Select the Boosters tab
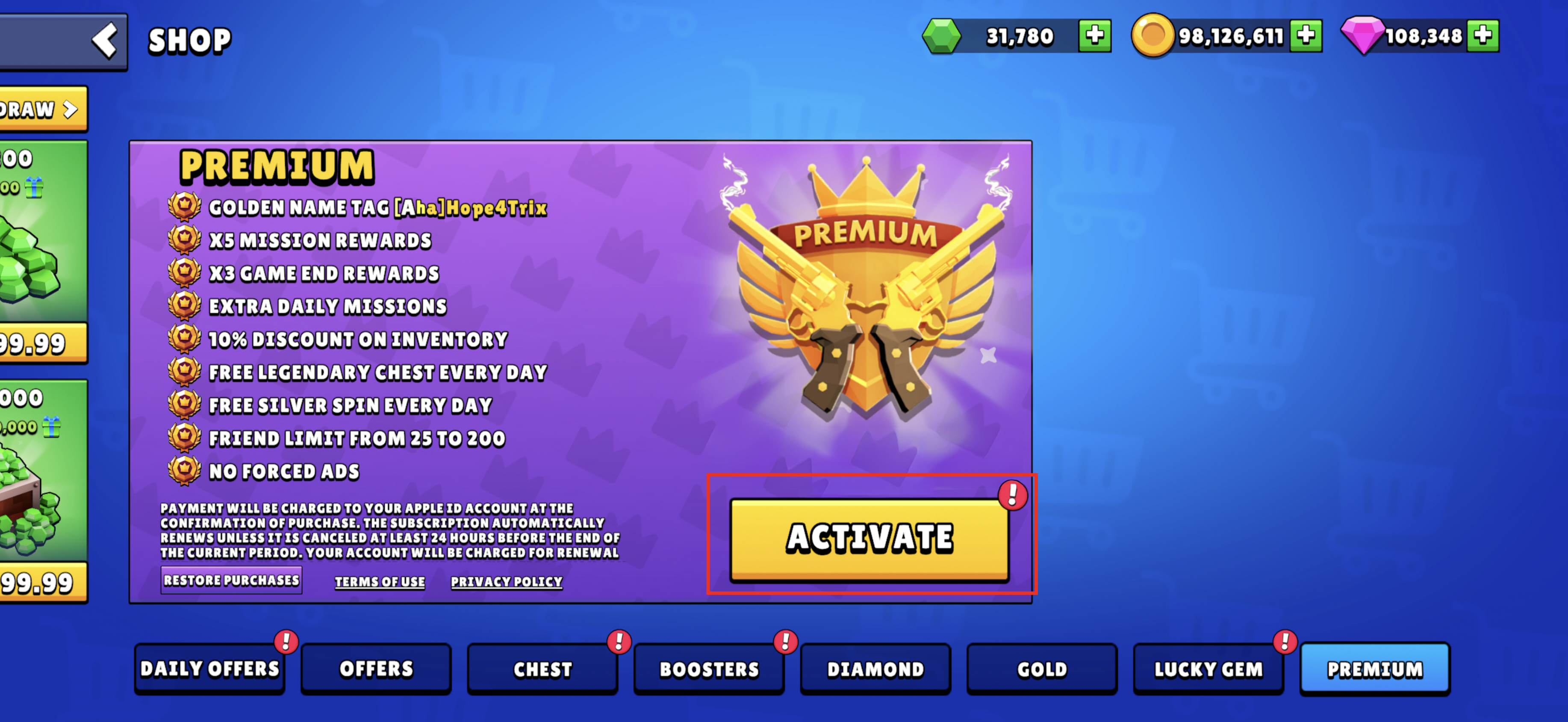1568x722 pixels. (x=709, y=669)
